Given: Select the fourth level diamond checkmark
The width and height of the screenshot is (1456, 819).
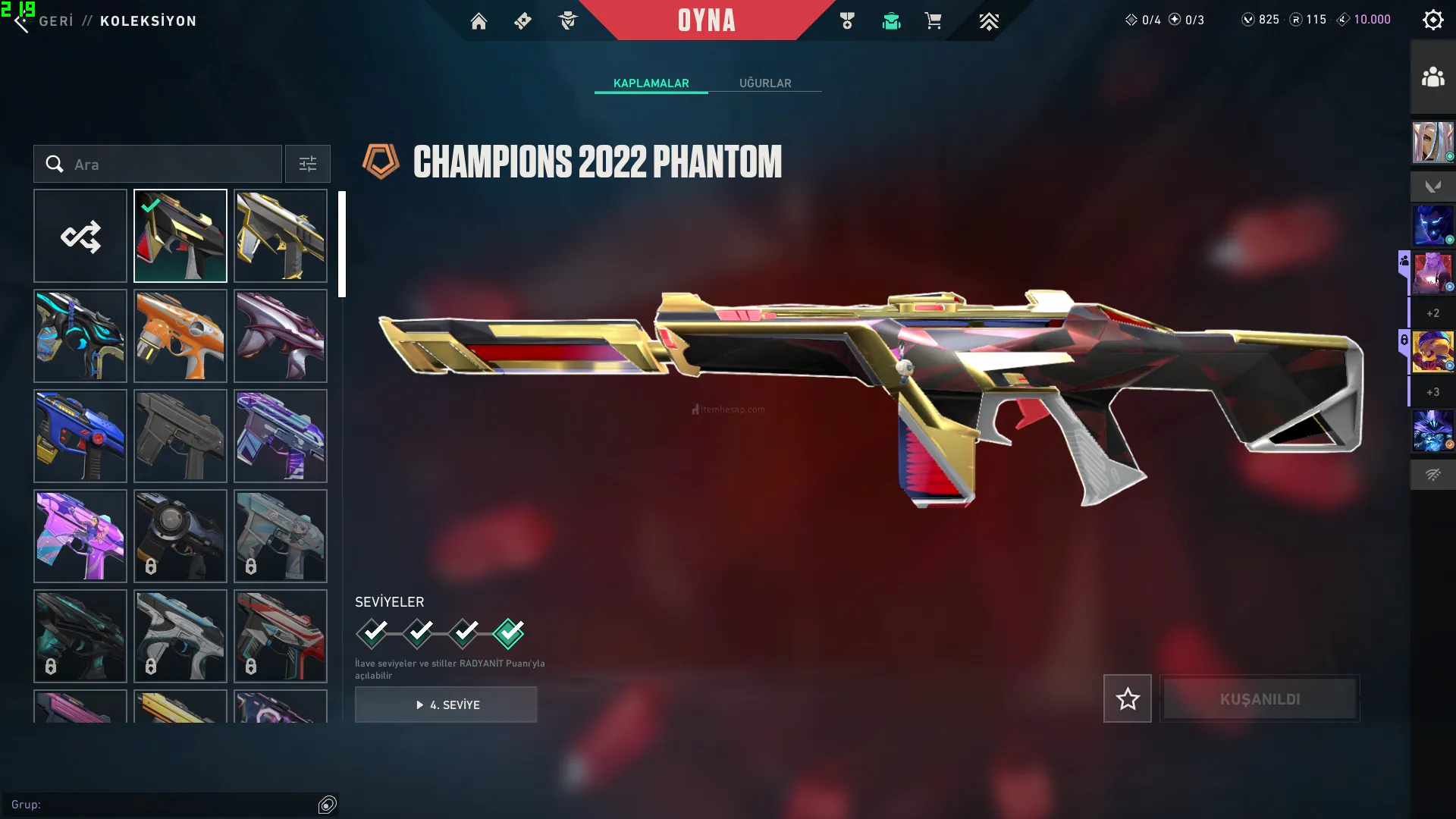Looking at the screenshot, I should coord(508,632).
